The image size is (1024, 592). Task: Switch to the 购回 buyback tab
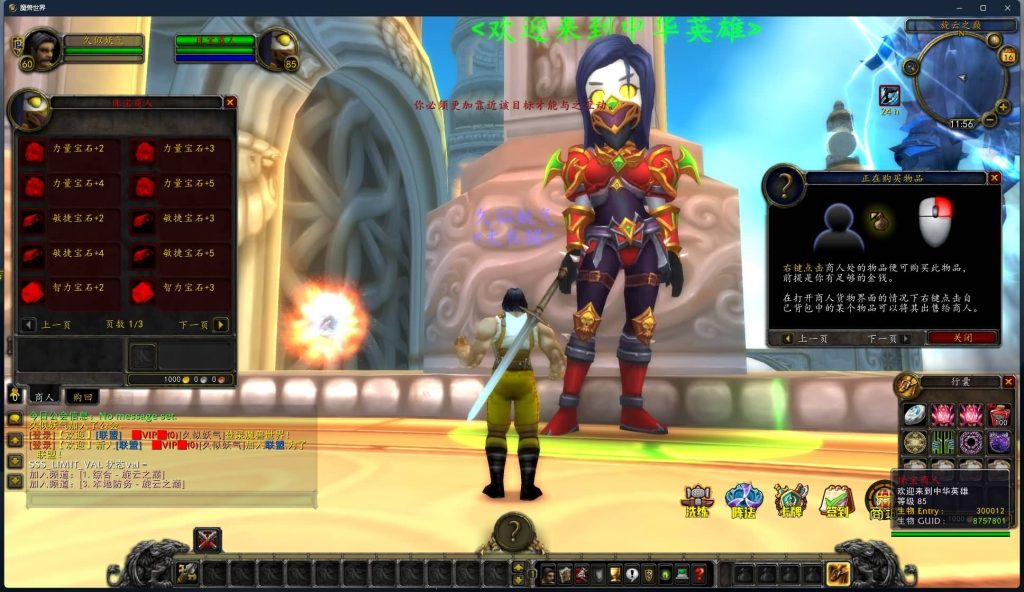(x=84, y=397)
